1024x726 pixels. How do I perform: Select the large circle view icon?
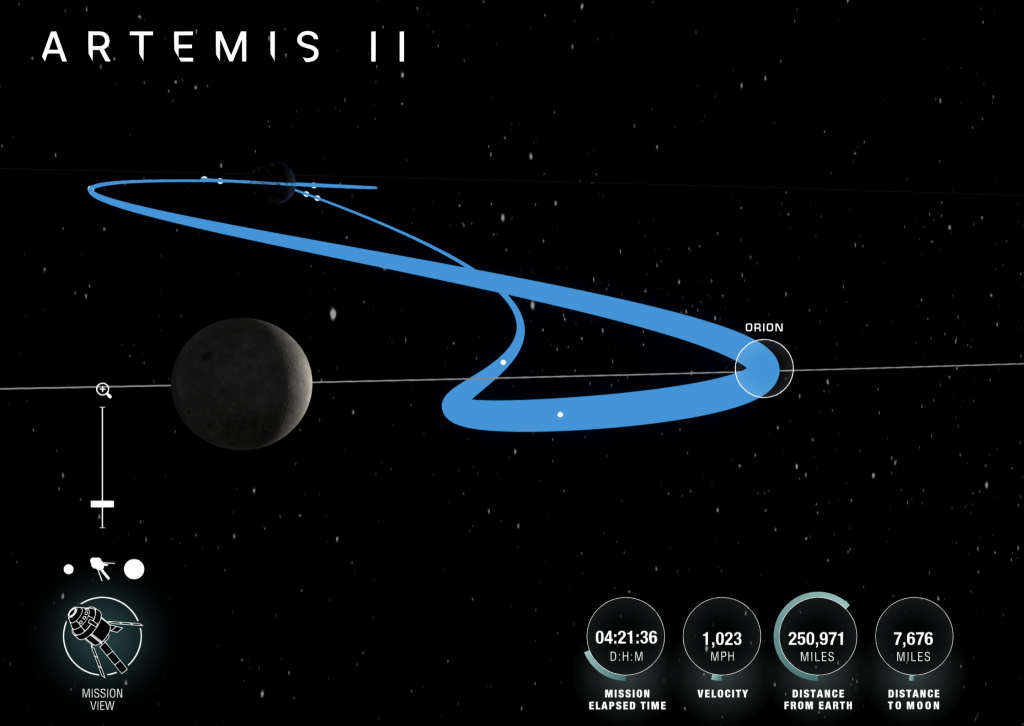(x=134, y=569)
